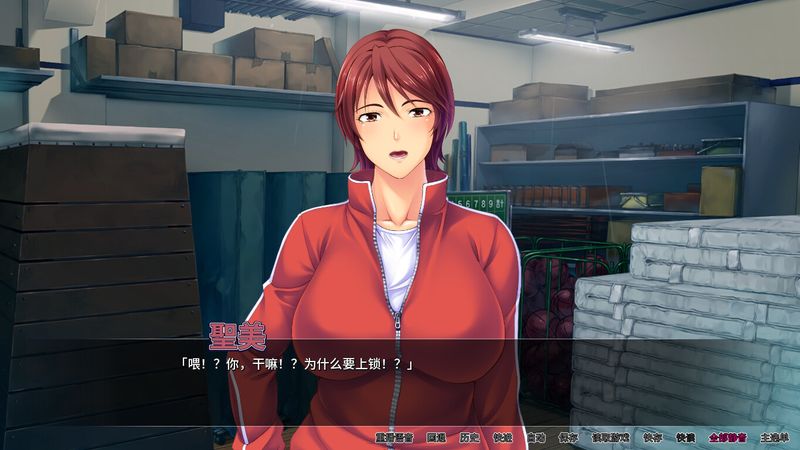Quick load with 快读

point(685,437)
